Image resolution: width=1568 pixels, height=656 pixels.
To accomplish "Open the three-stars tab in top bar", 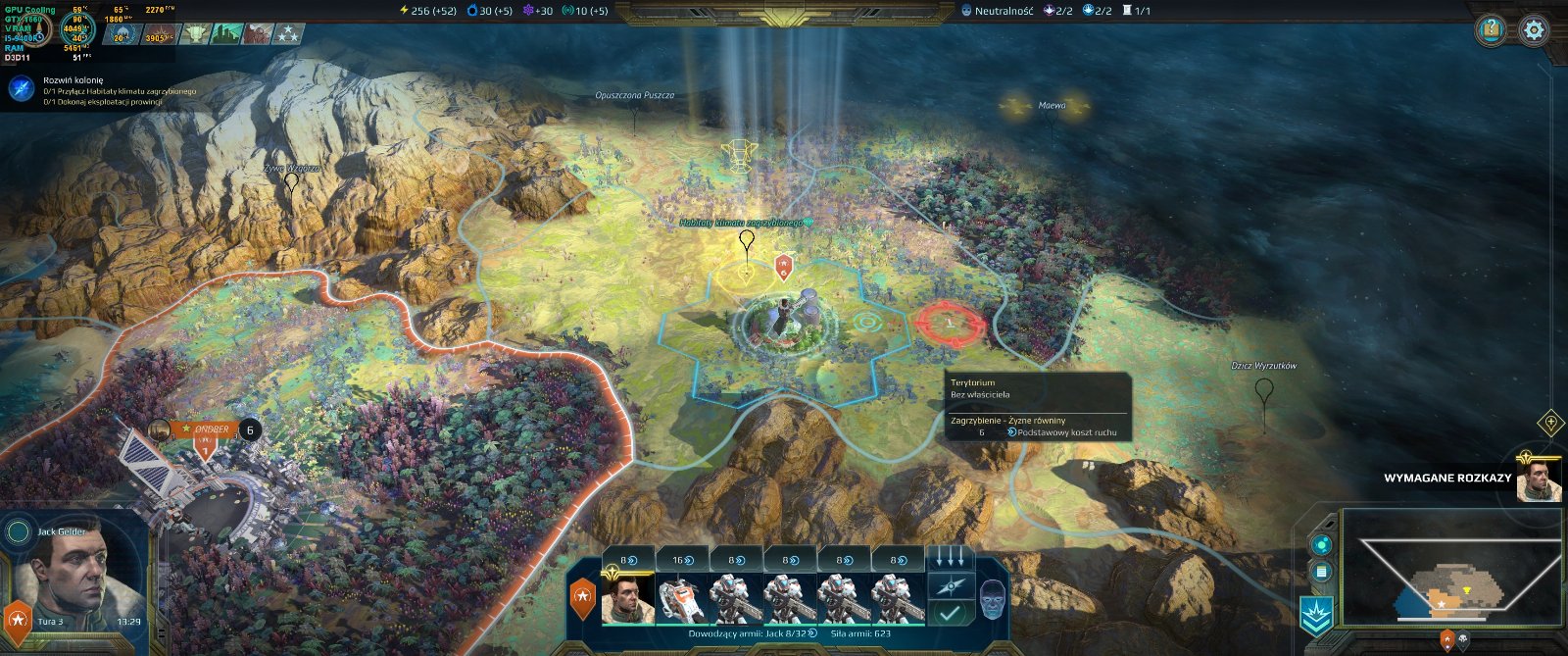I will click(286, 34).
